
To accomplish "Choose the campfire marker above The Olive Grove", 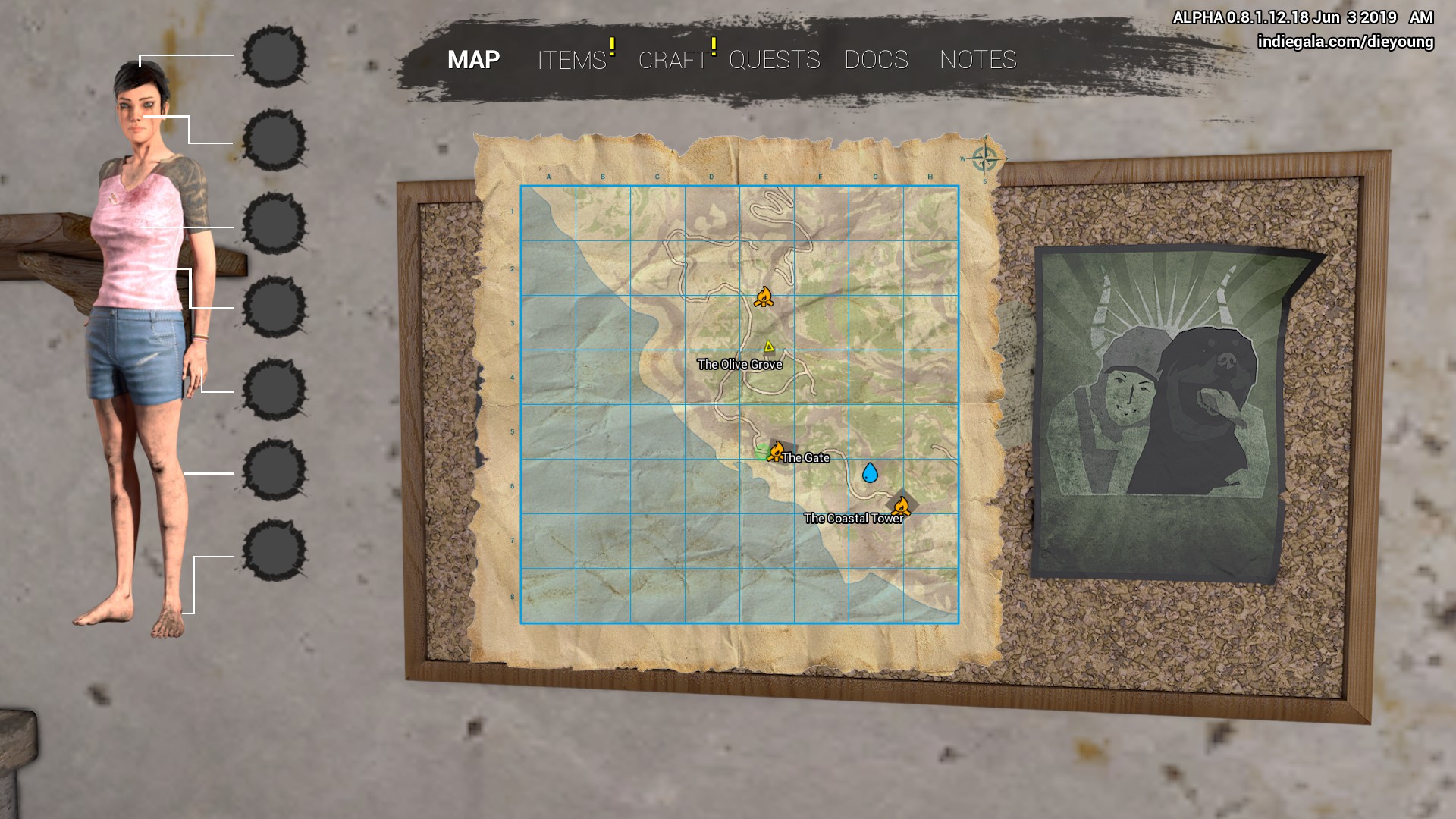I will [764, 297].
